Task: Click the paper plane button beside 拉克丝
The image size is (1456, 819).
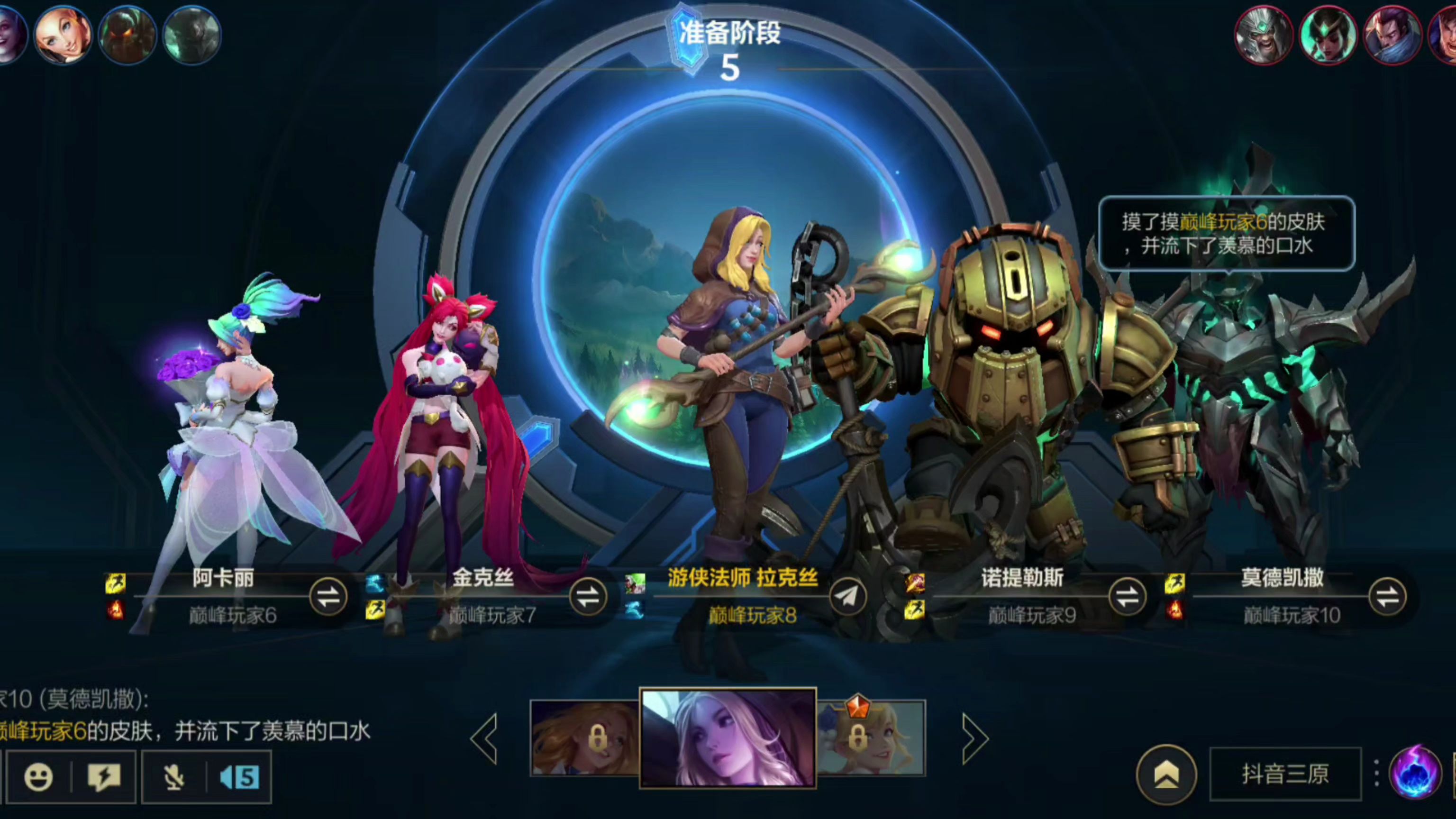Action: pyautogui.click(x=848, y=597)
